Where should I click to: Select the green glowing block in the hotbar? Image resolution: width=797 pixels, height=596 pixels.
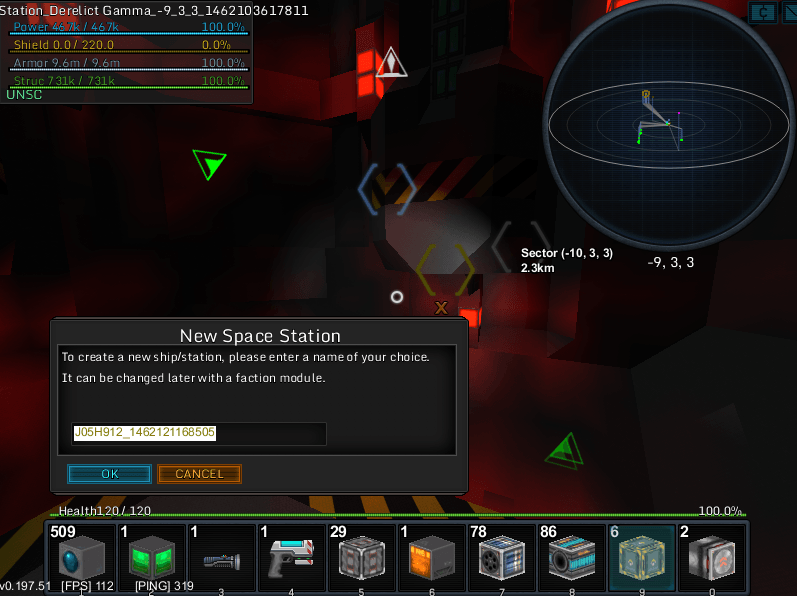[151, 558]
